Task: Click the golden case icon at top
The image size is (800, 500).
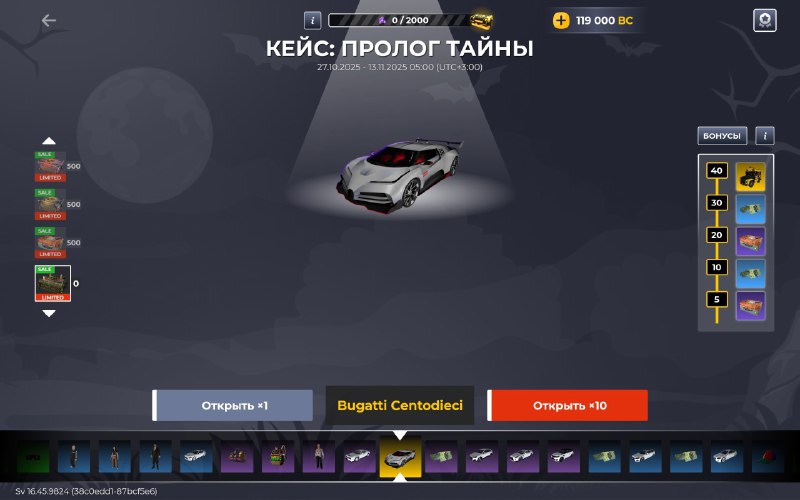Action: pos(483,20)
